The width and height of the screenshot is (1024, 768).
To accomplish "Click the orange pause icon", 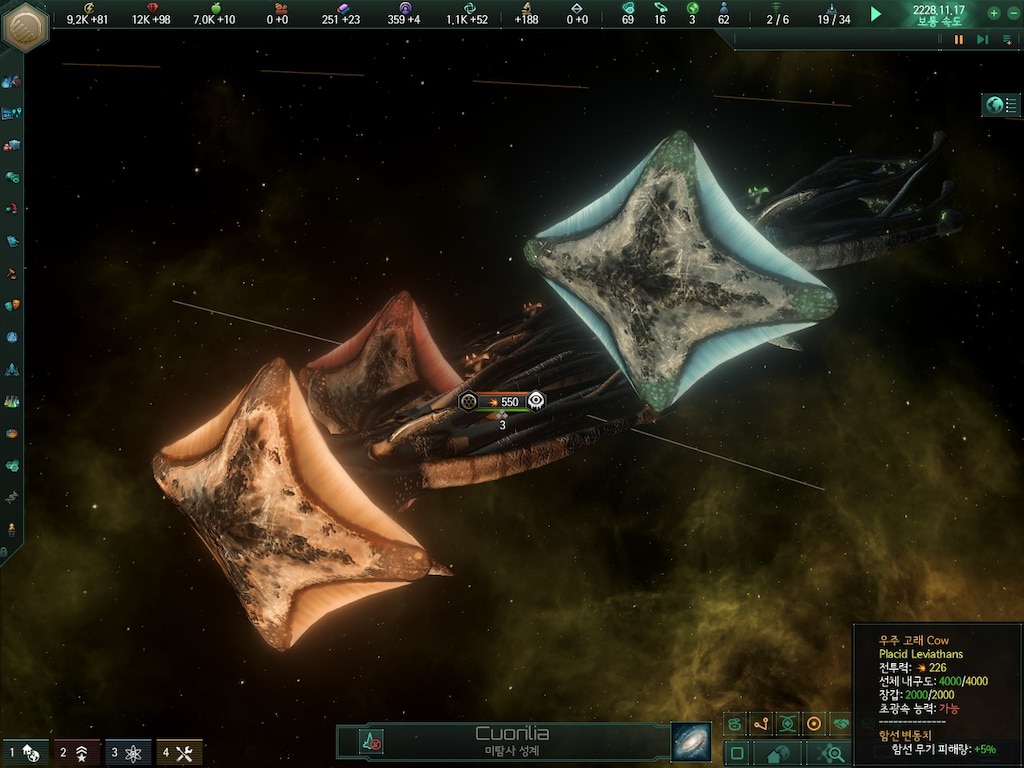I will click(959, 40).
